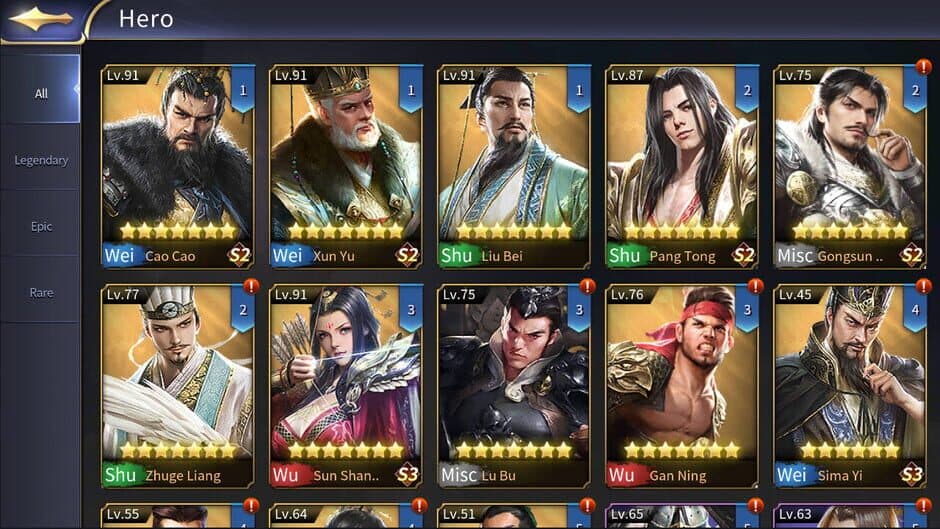Screen dimensions: 940x529
Task: Go back using the golden arrow button
Action: (40, 18)
